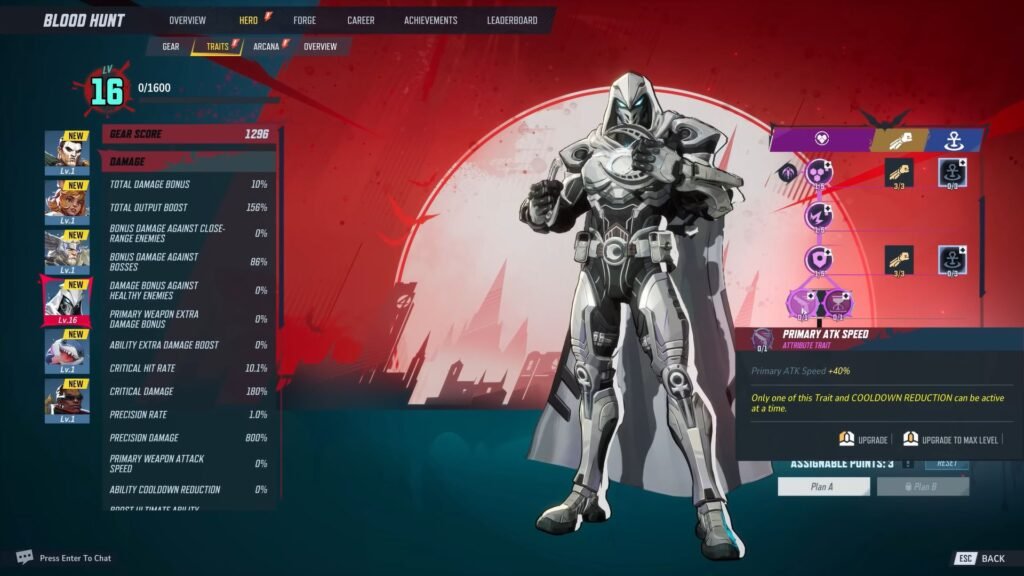The image size is (1024, 576).
Task: Reset the assigned trait points
Action: click(946, 463)
